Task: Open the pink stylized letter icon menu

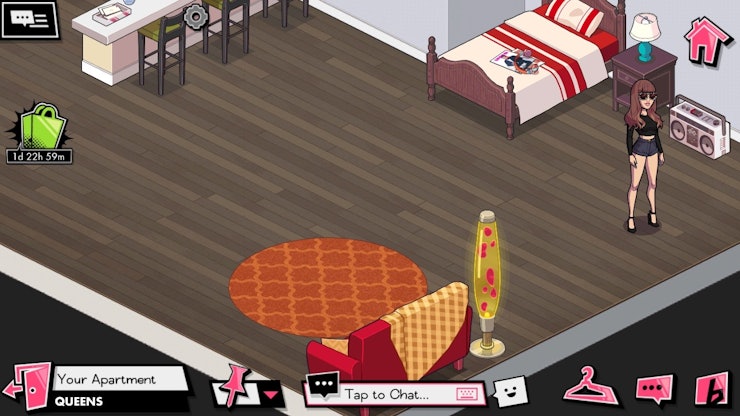Action: [x=712, y=388]
